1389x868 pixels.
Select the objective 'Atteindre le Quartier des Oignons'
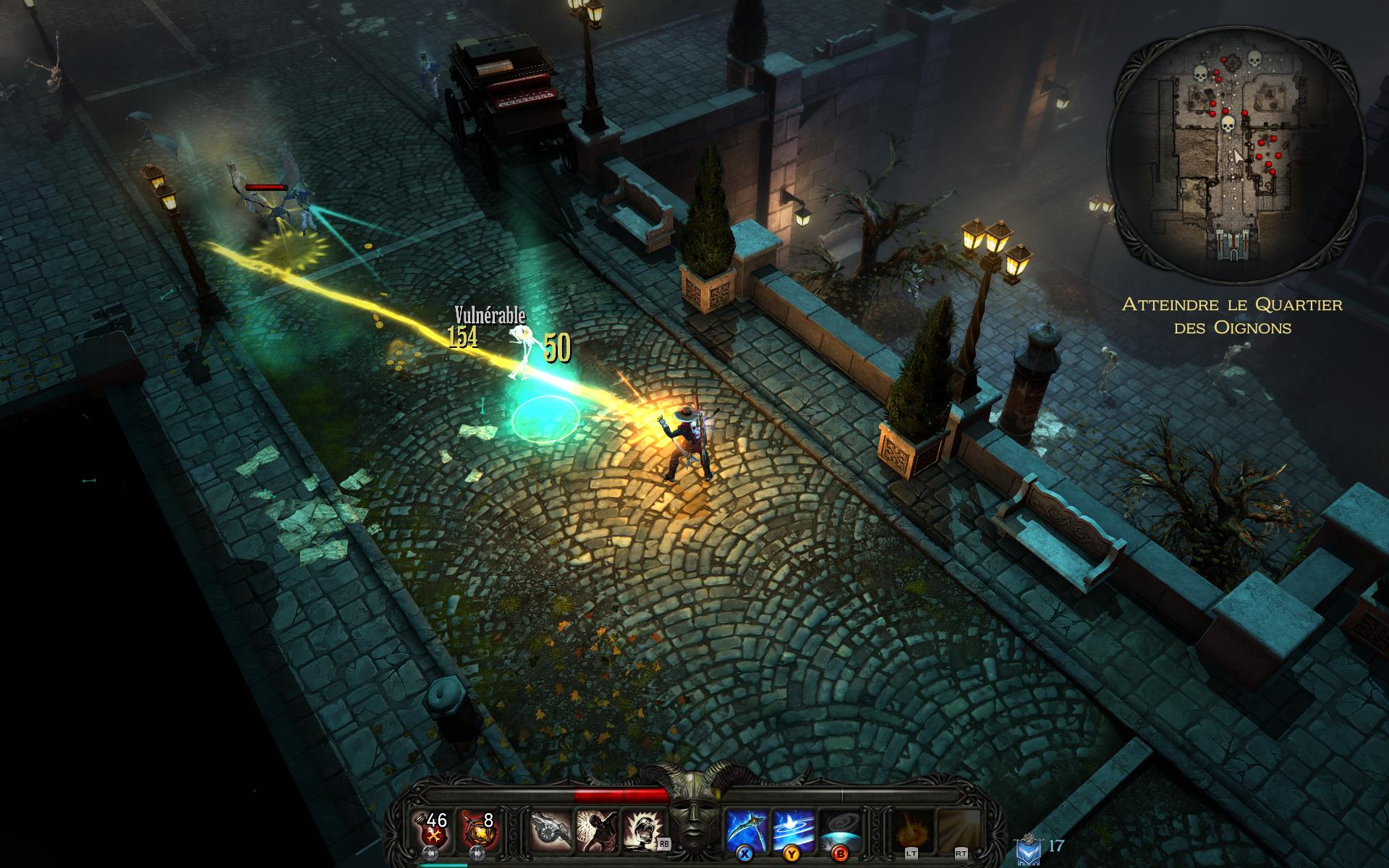click(1232, 315)
